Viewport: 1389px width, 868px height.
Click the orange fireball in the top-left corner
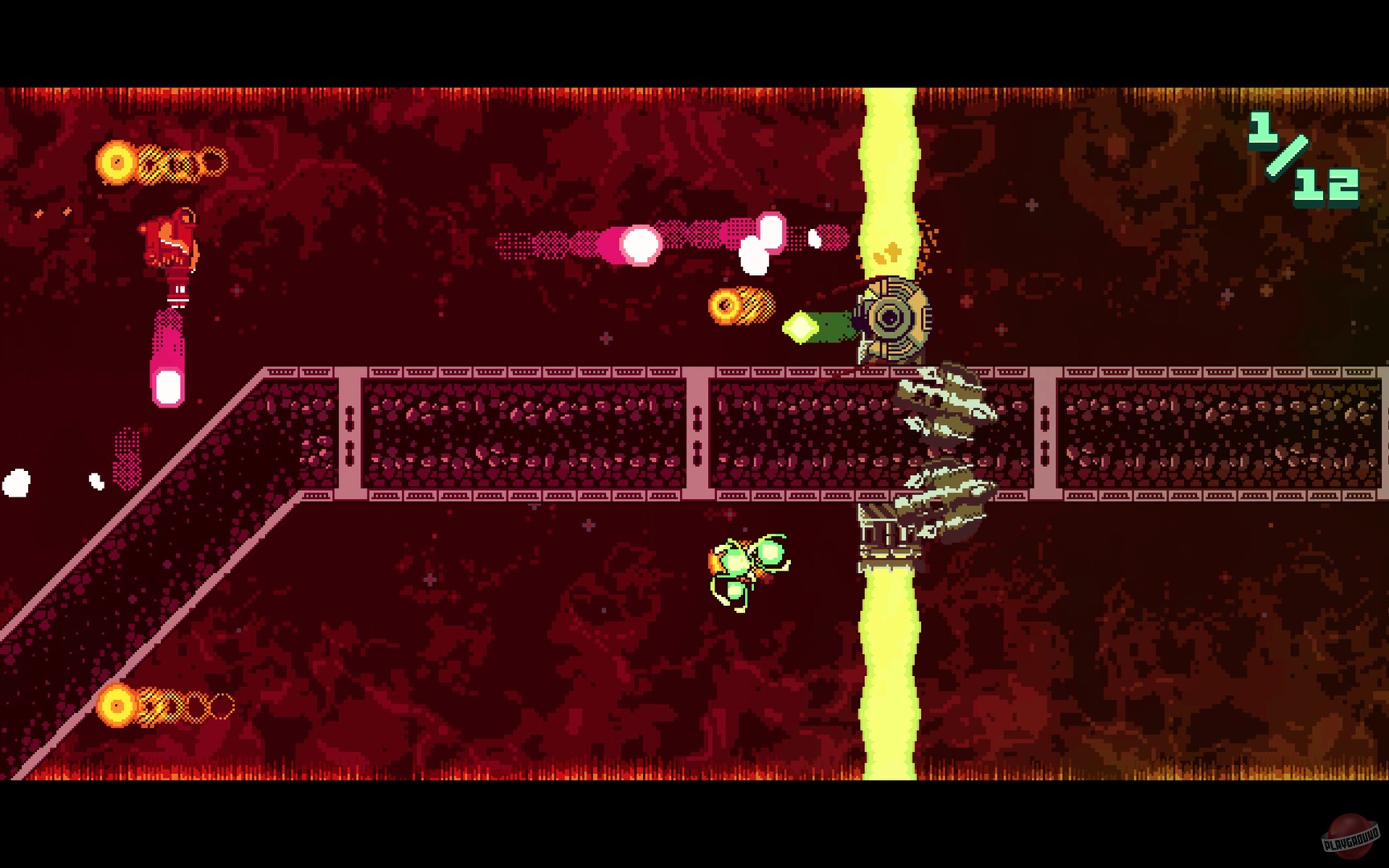point(115,163)
